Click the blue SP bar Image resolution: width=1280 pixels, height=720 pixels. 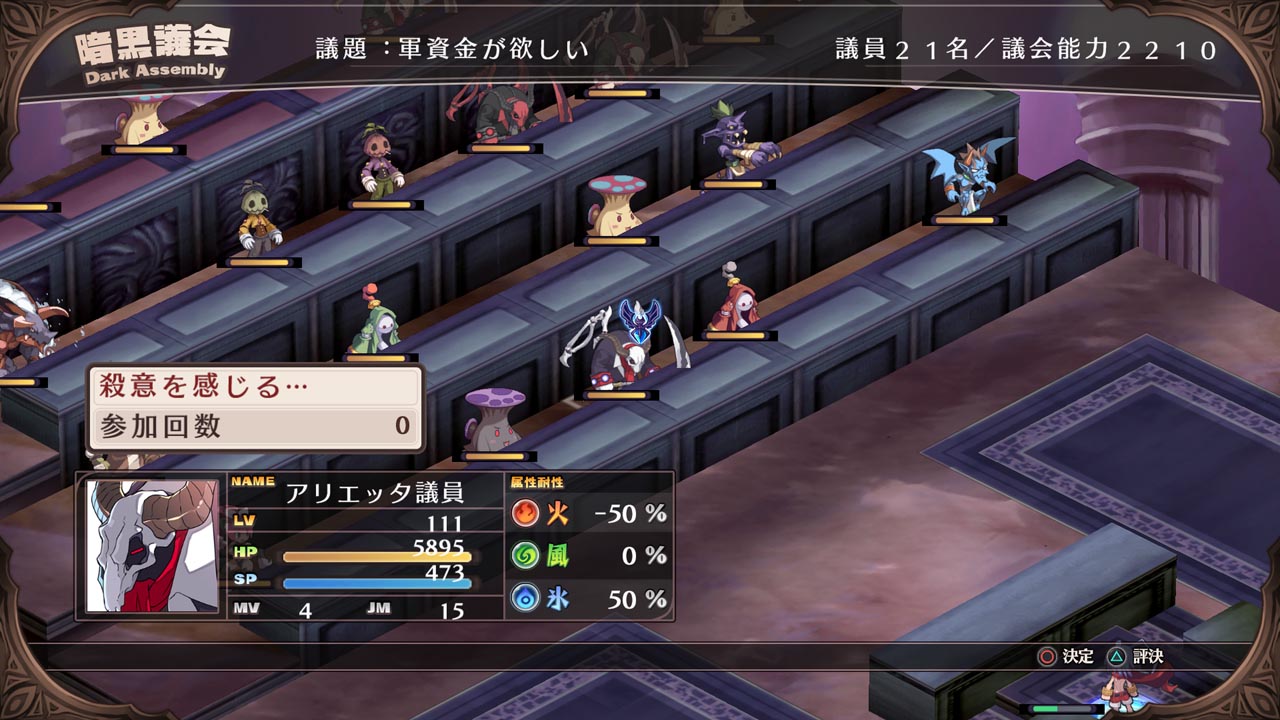378,583
